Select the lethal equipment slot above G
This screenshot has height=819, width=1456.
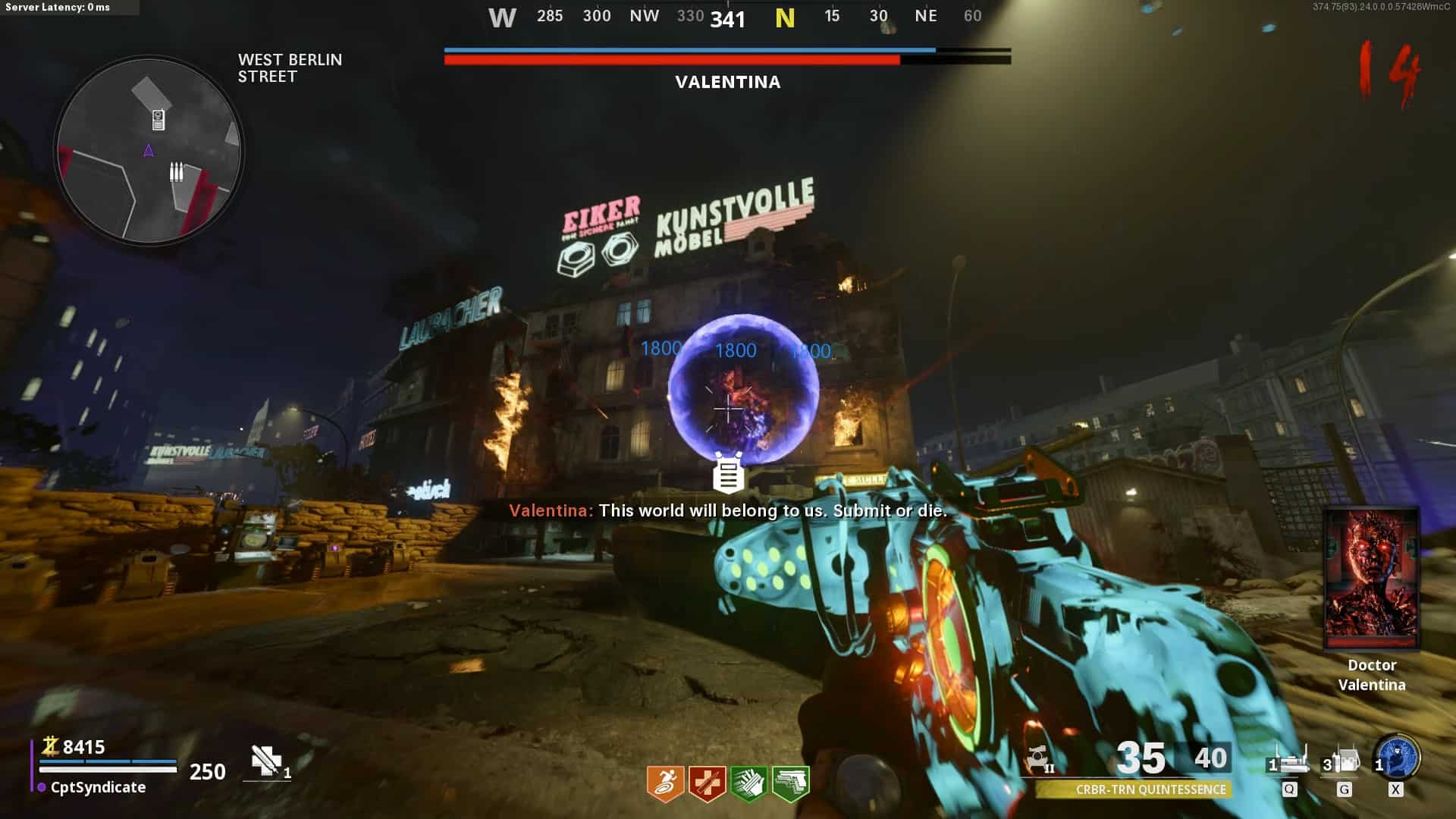[x=1343, y=761]
